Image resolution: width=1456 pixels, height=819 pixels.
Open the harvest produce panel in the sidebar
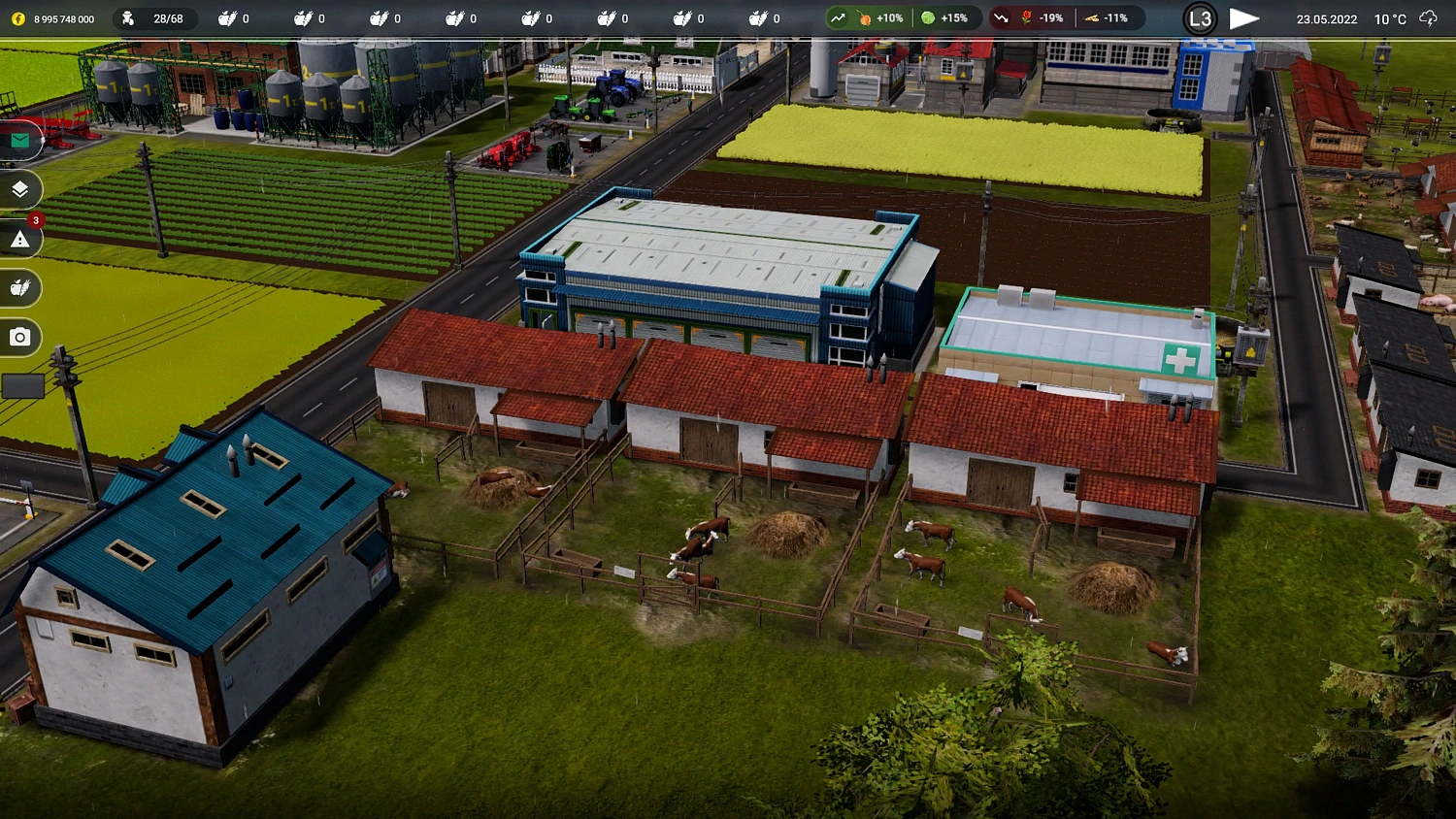19,288
